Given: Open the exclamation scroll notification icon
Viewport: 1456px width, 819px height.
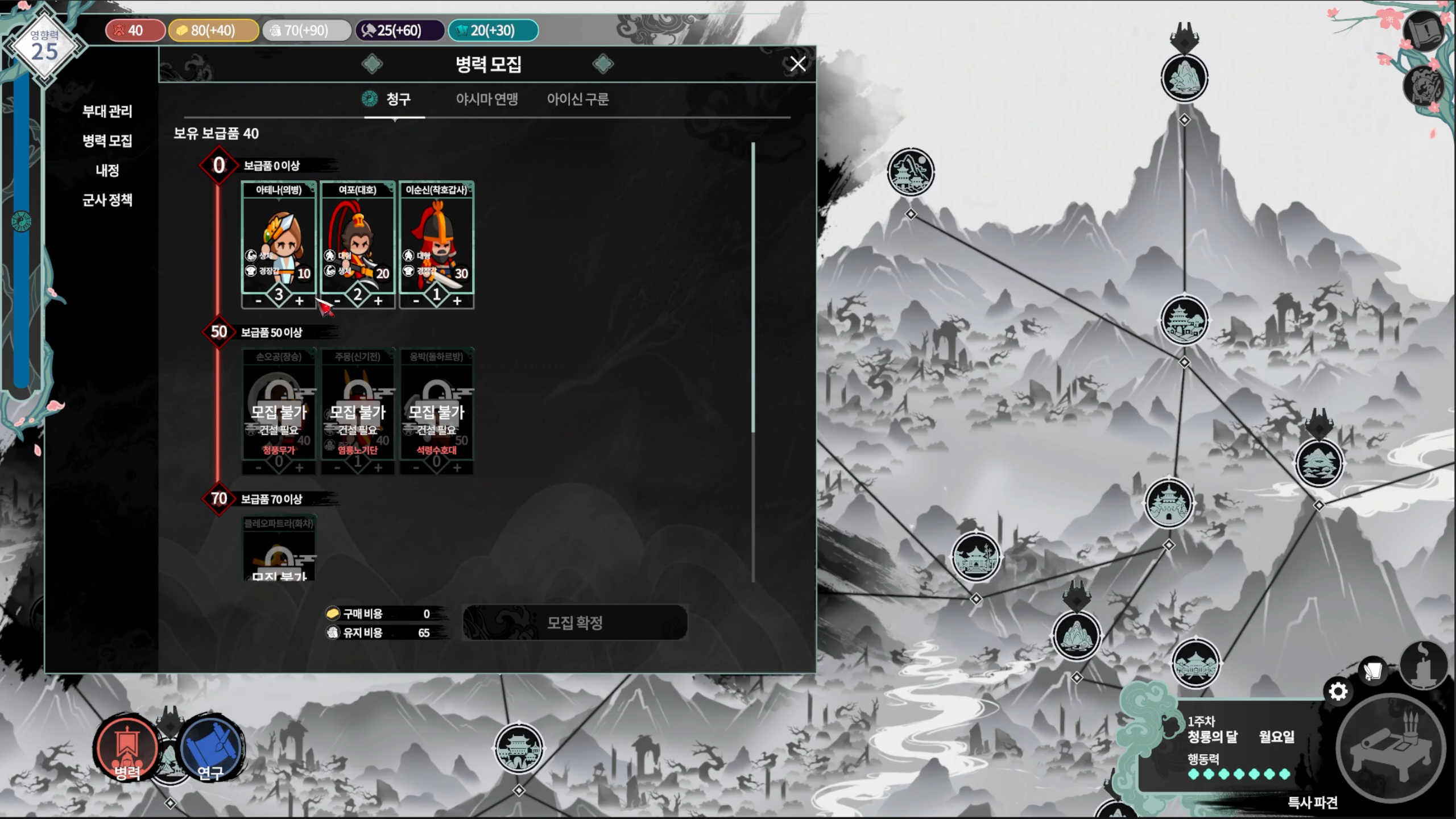Looking at the screenshot, I should point(1424,32).
